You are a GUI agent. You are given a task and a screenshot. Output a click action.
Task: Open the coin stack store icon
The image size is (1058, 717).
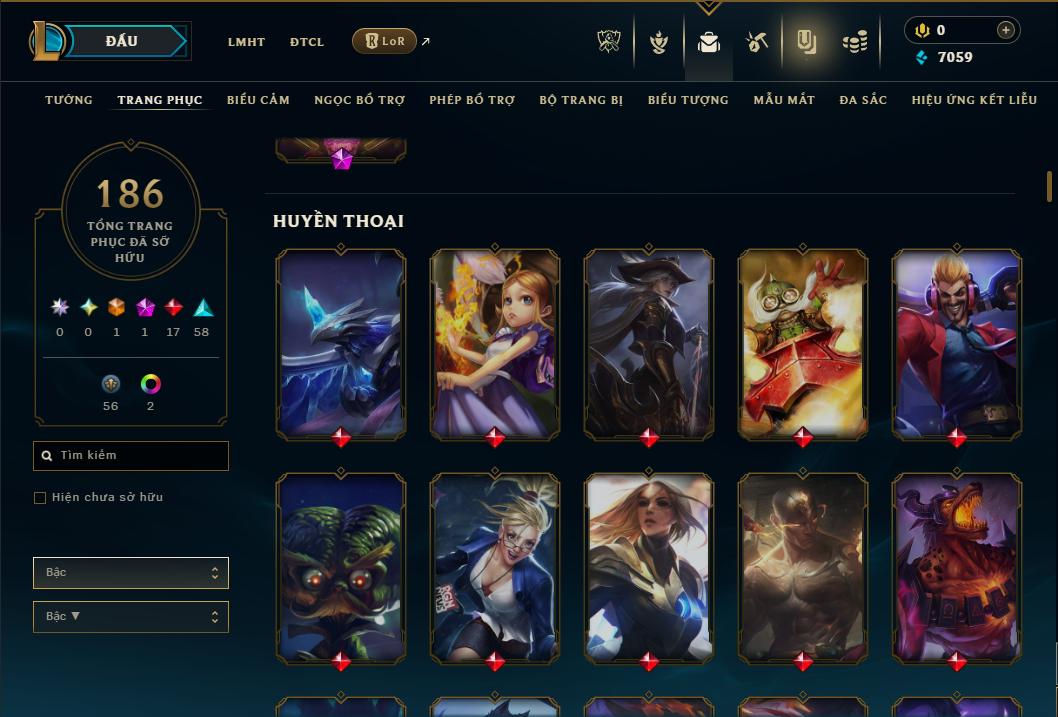coord(854,42)
